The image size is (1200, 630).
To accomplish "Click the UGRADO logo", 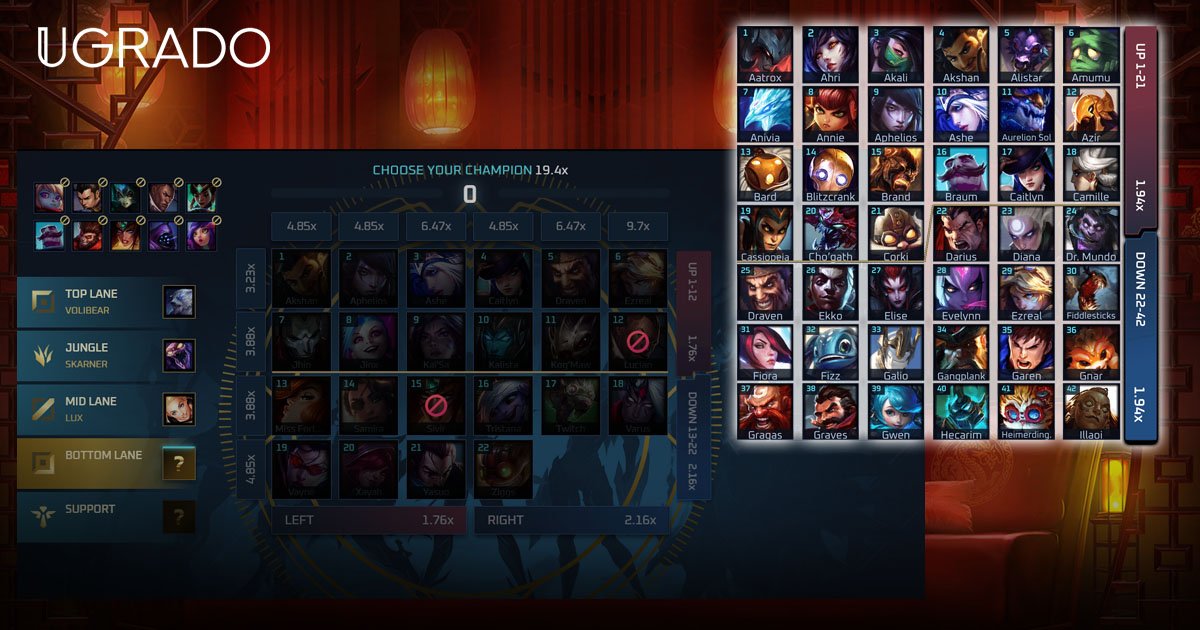I will tap(154, 48).
